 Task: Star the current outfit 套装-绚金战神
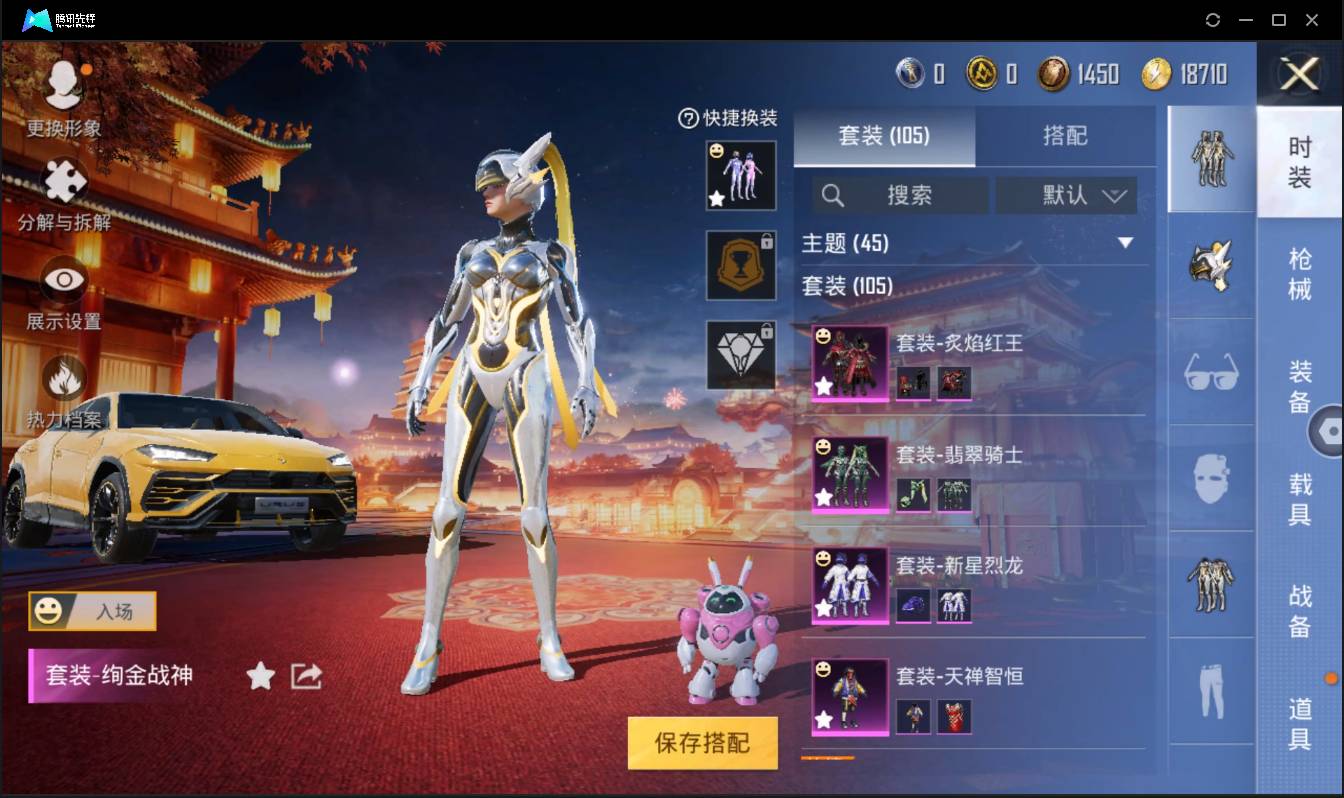[260, 676]
